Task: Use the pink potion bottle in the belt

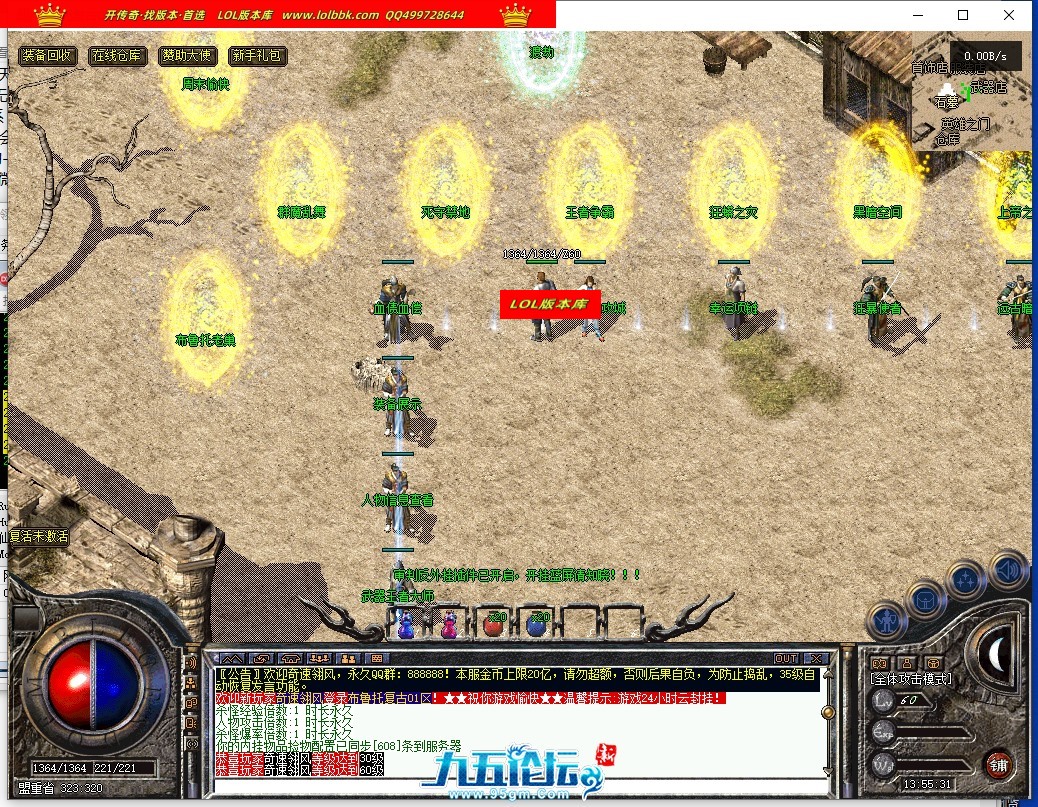Action: pyautogui.click(x=449, y=625)
